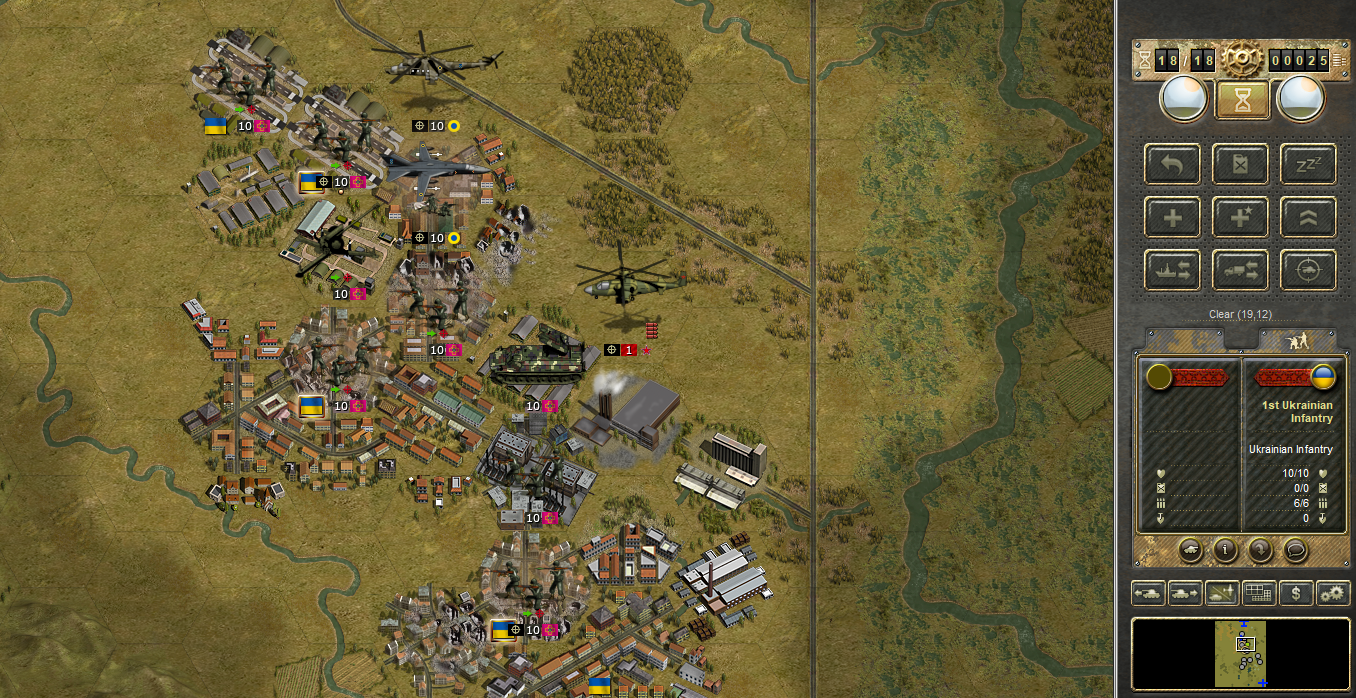
Task: Undo the last move with the arrow button
Action: [1173, 164]
